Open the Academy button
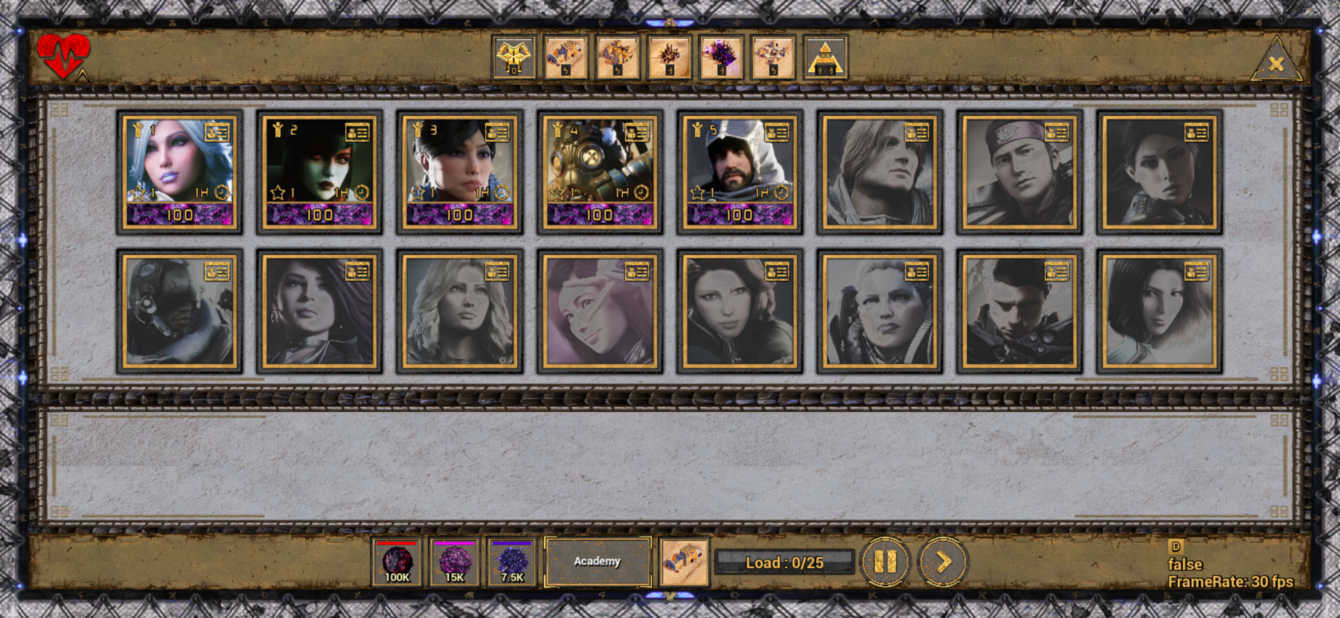 (x=597, y=562)
